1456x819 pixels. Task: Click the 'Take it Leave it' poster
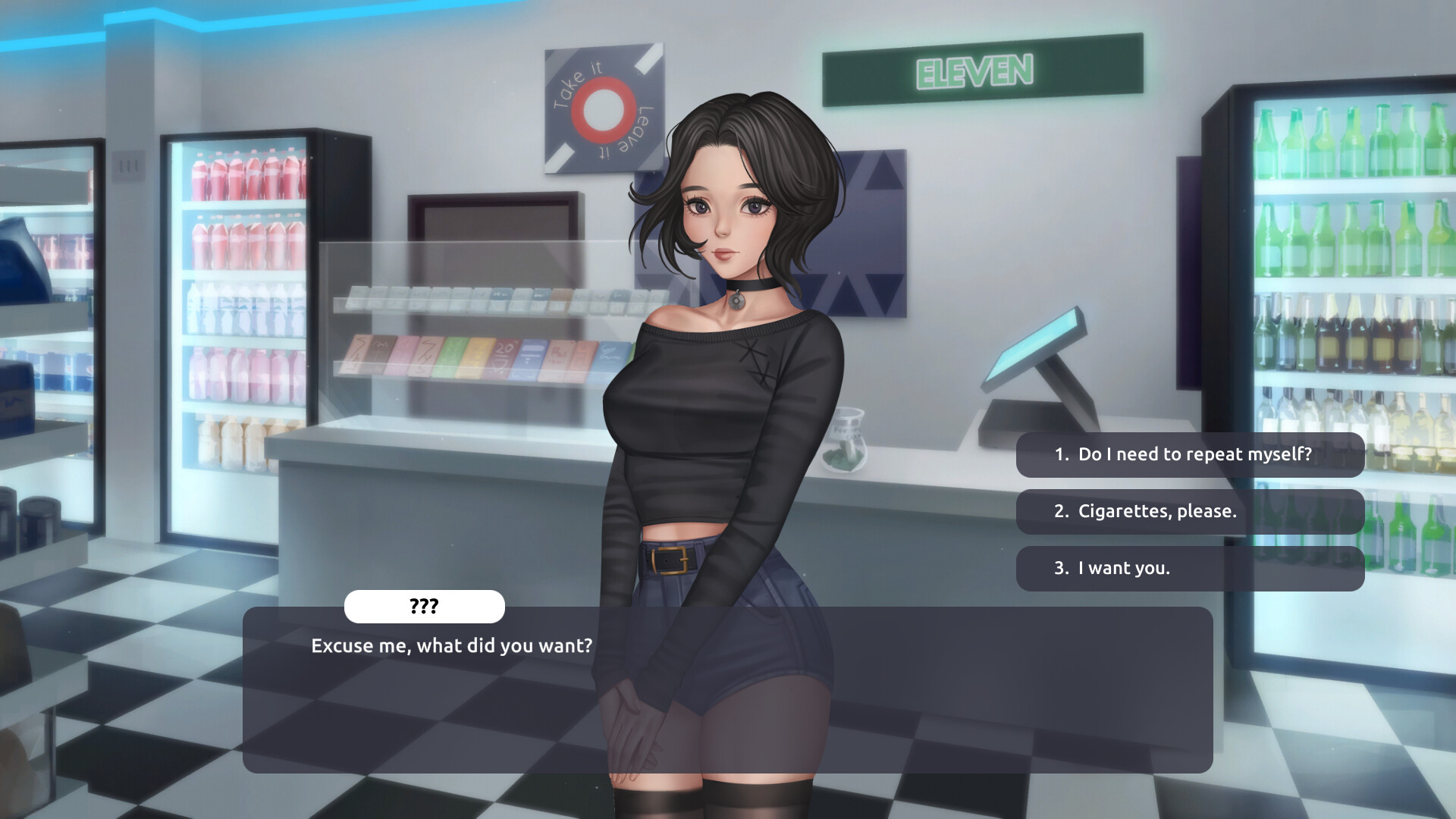click(603, 110)
